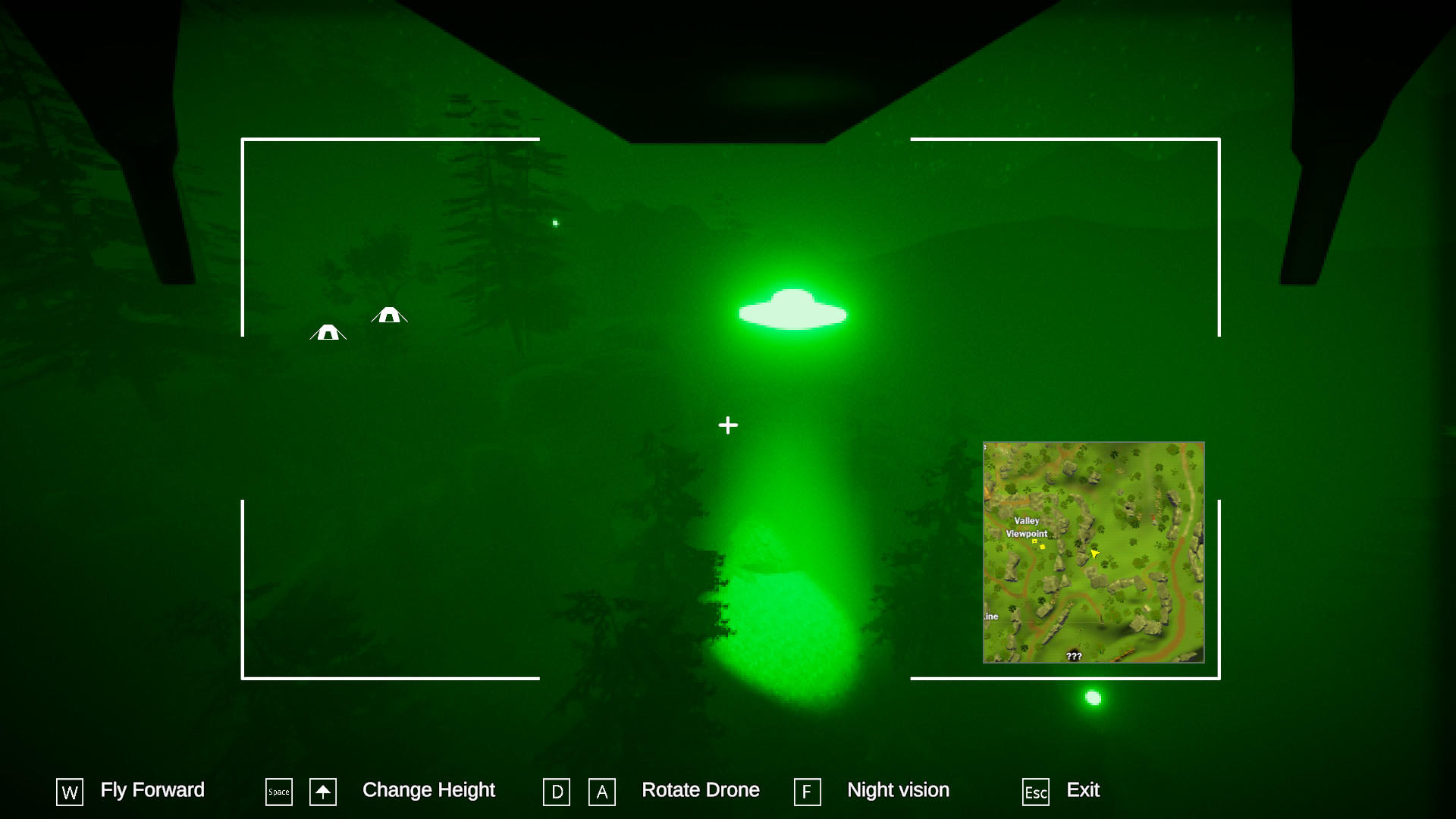Toggle Night vision with the F key icon
This screenshot has width=1456, height=819.
808,792
